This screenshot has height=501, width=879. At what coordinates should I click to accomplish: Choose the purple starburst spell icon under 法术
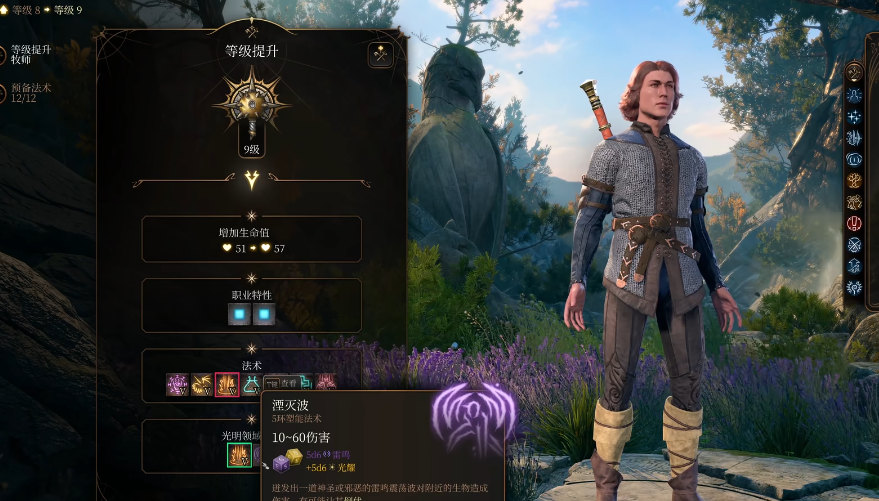click(178, 384)
